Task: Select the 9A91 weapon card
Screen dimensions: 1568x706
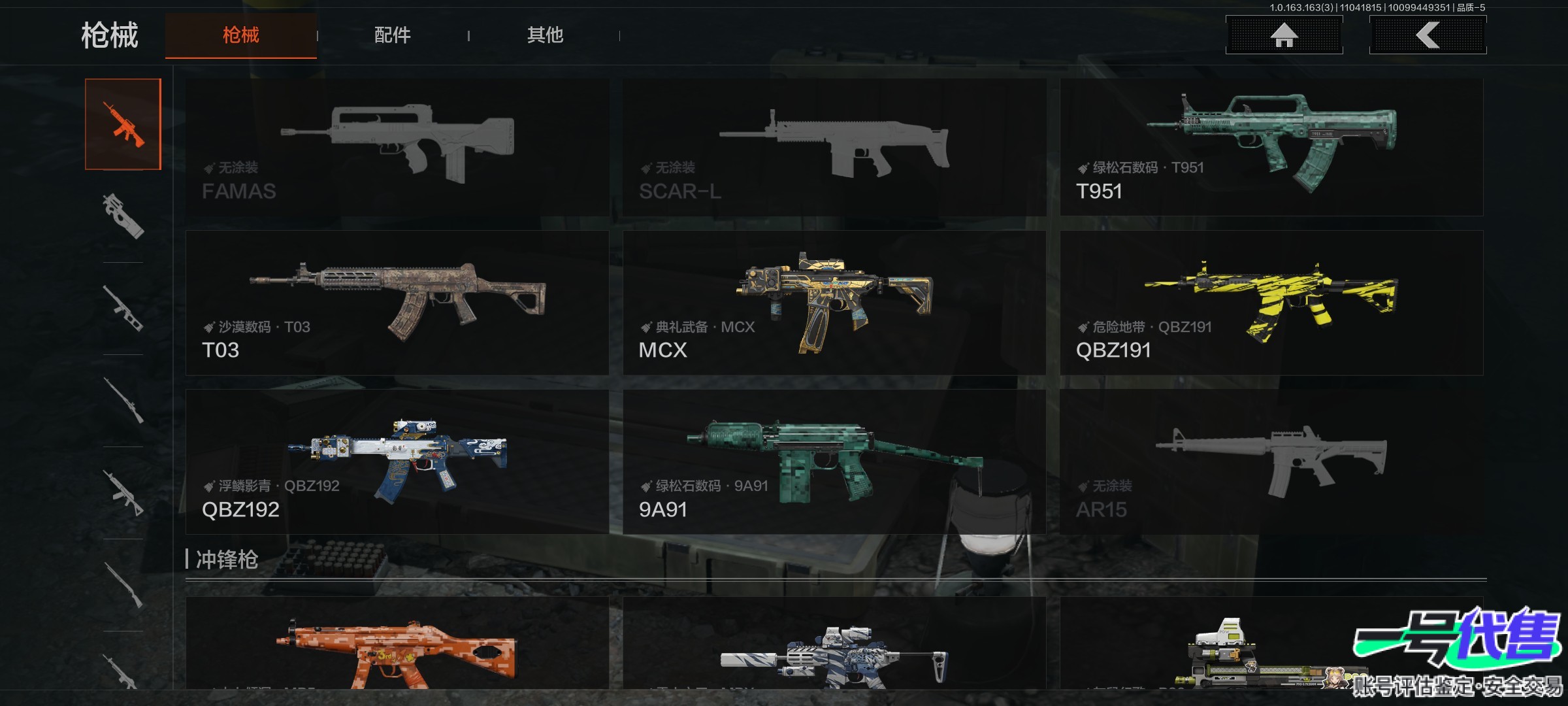Action: (x=834, y=462)
